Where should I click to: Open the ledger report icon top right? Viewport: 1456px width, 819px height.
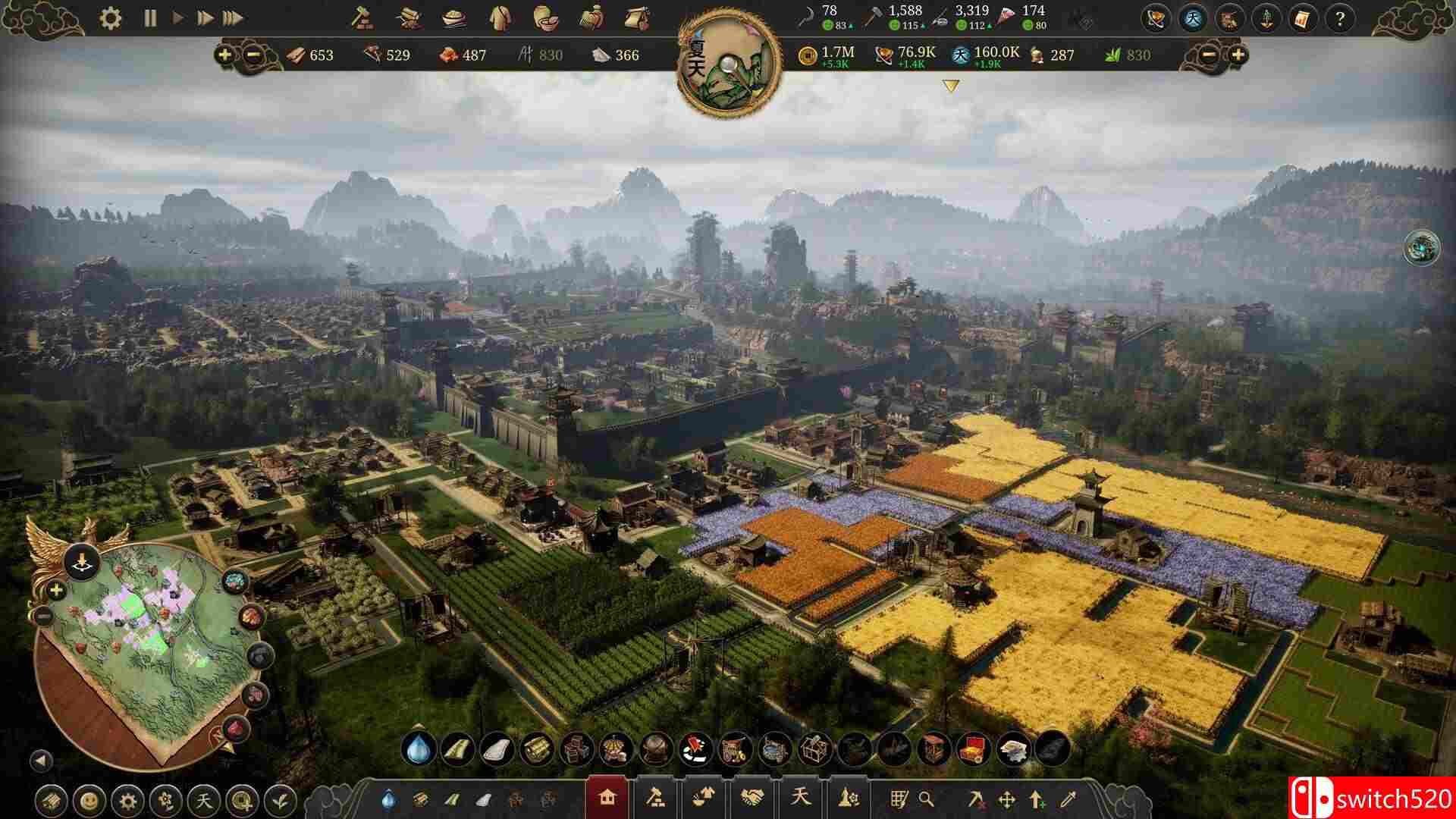[x=1303, y=20]
